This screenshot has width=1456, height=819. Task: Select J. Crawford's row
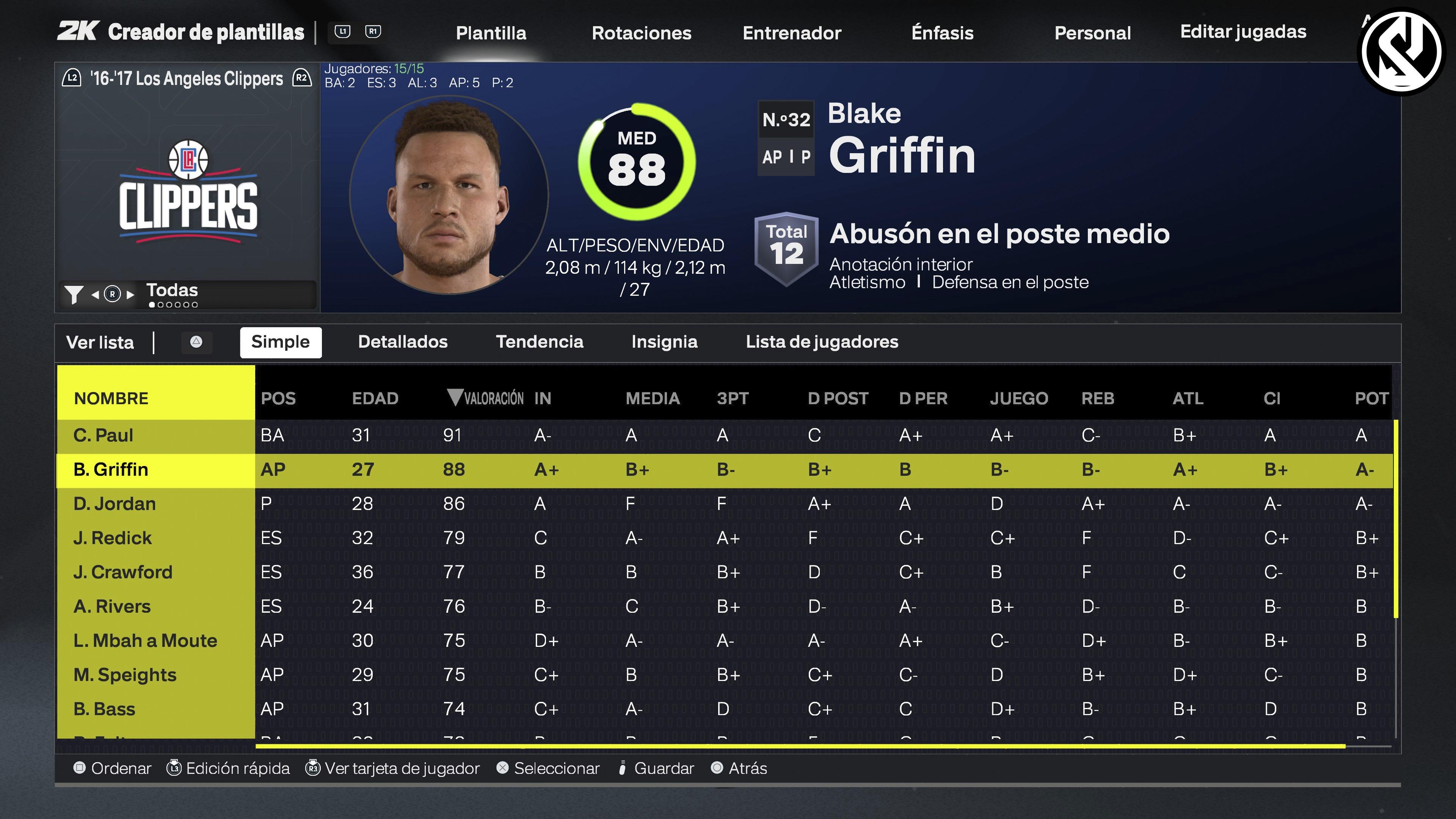[x=122, y=572]
